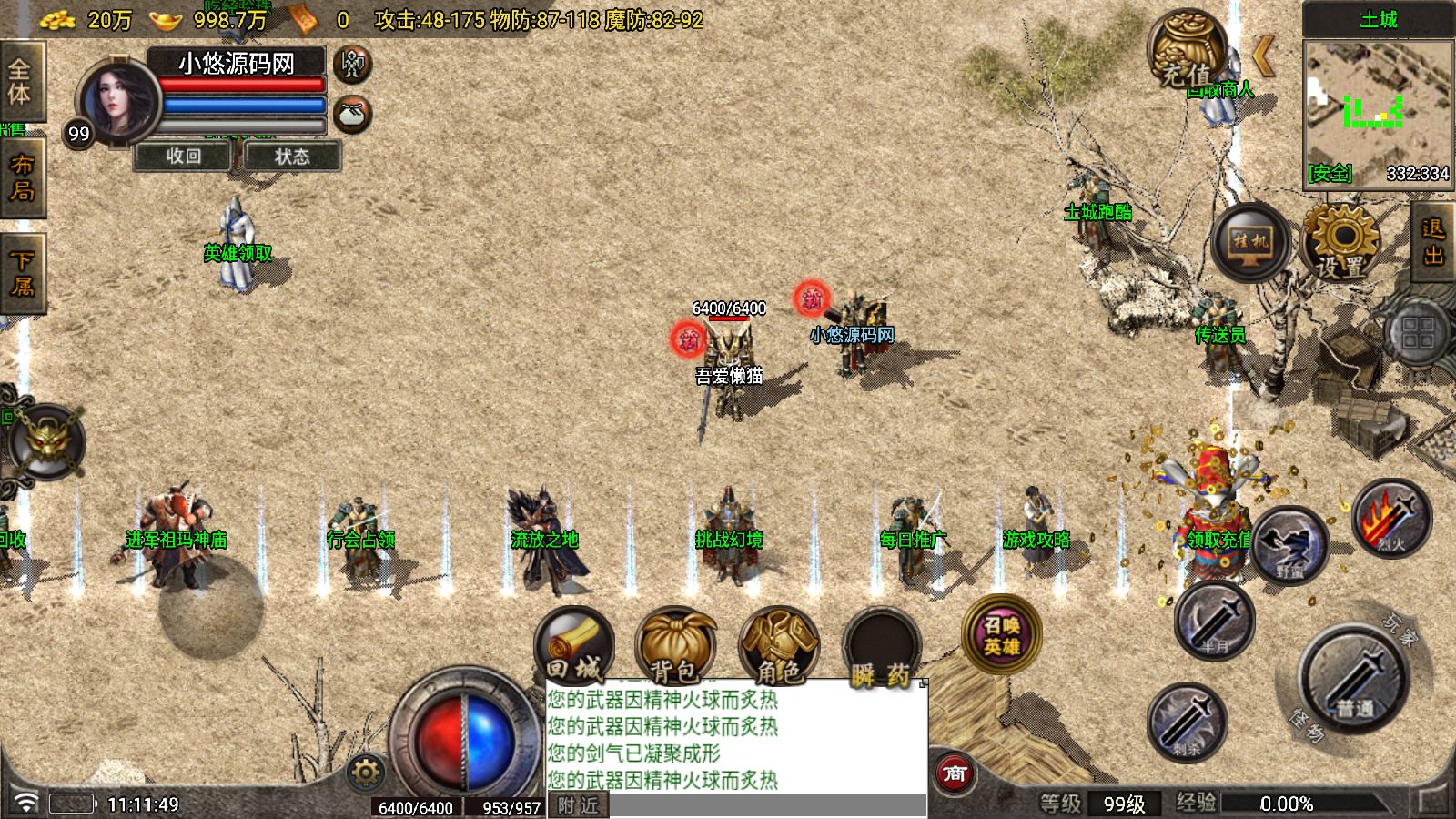The height and width of the screenshot is (819, 1456).
Task: Activate 召唤英雄 summon hero button
Action: (1001, 634)
